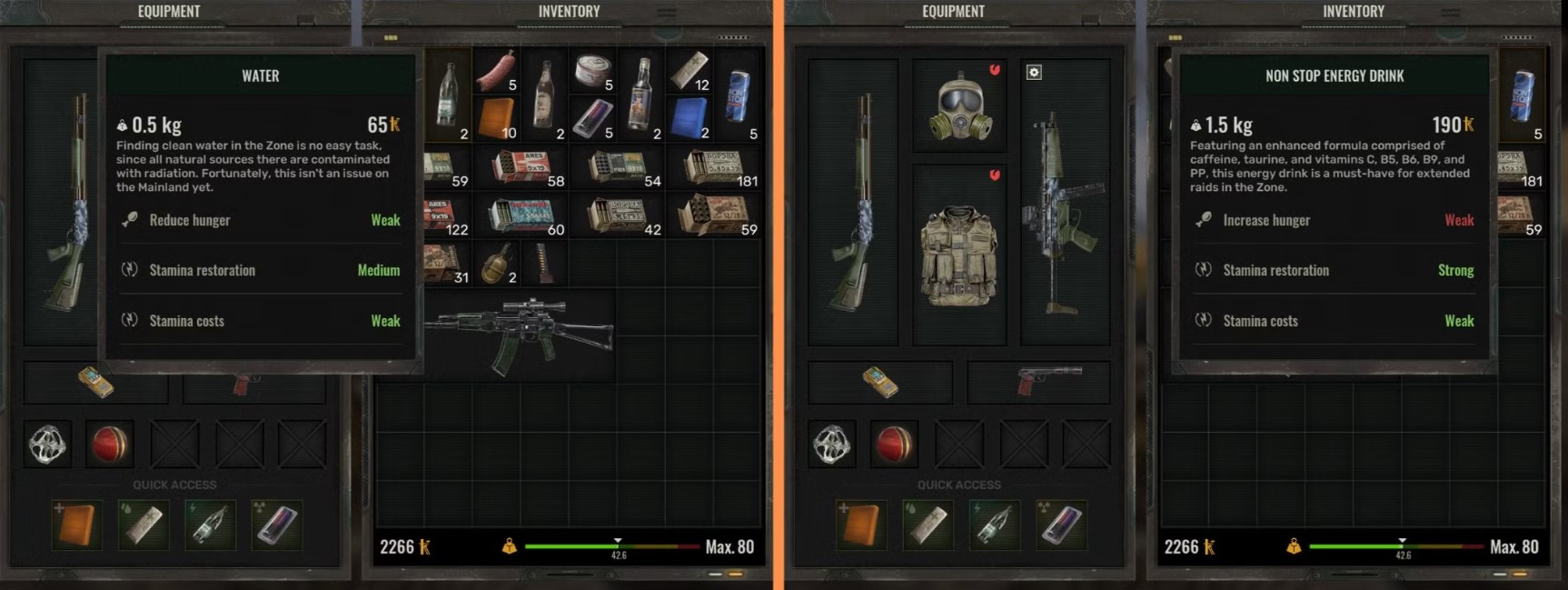Select the hand grenade stack
Viewport: 1568px width, 590px height.
tap(497, 264)
